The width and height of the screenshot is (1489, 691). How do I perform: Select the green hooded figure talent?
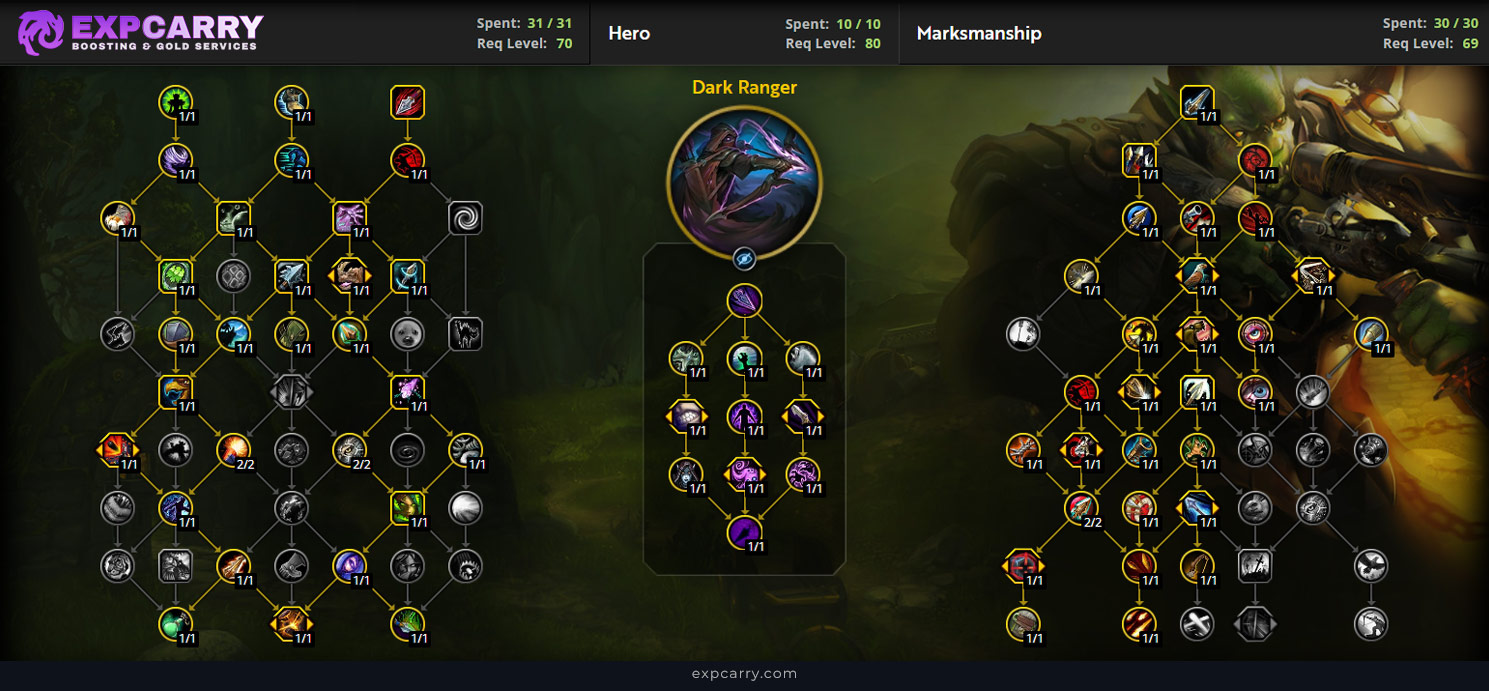(291, 333)
